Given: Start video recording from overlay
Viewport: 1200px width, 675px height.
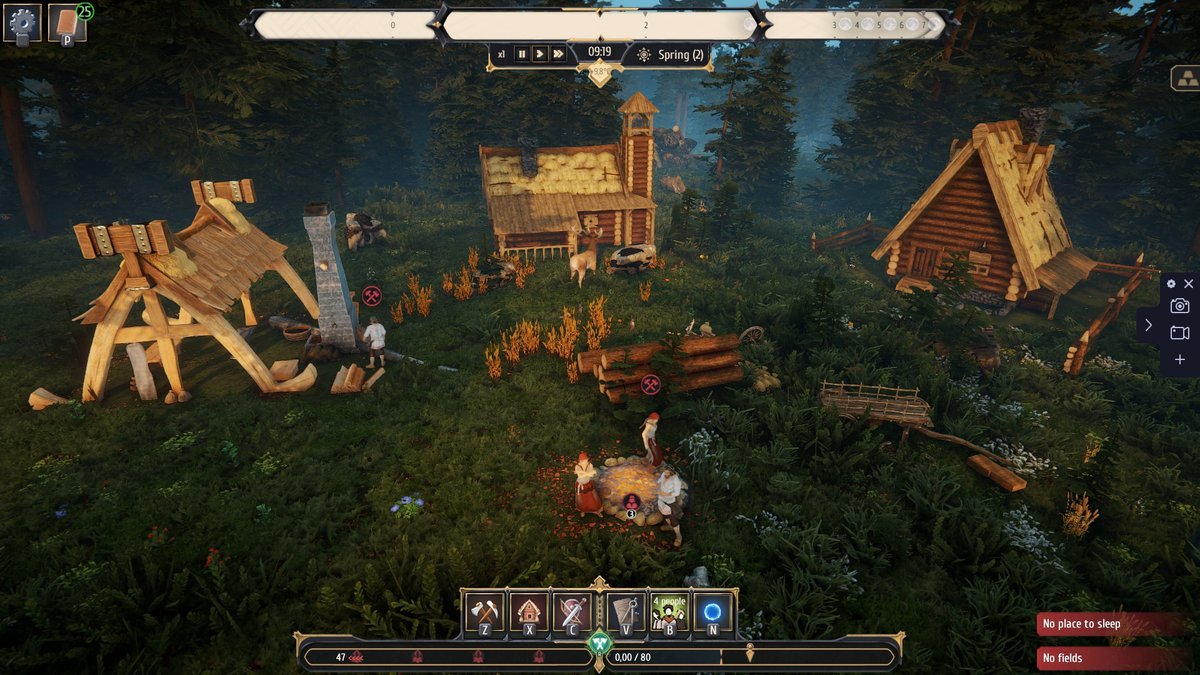Looking at the screenshot, I should 1180,333.
